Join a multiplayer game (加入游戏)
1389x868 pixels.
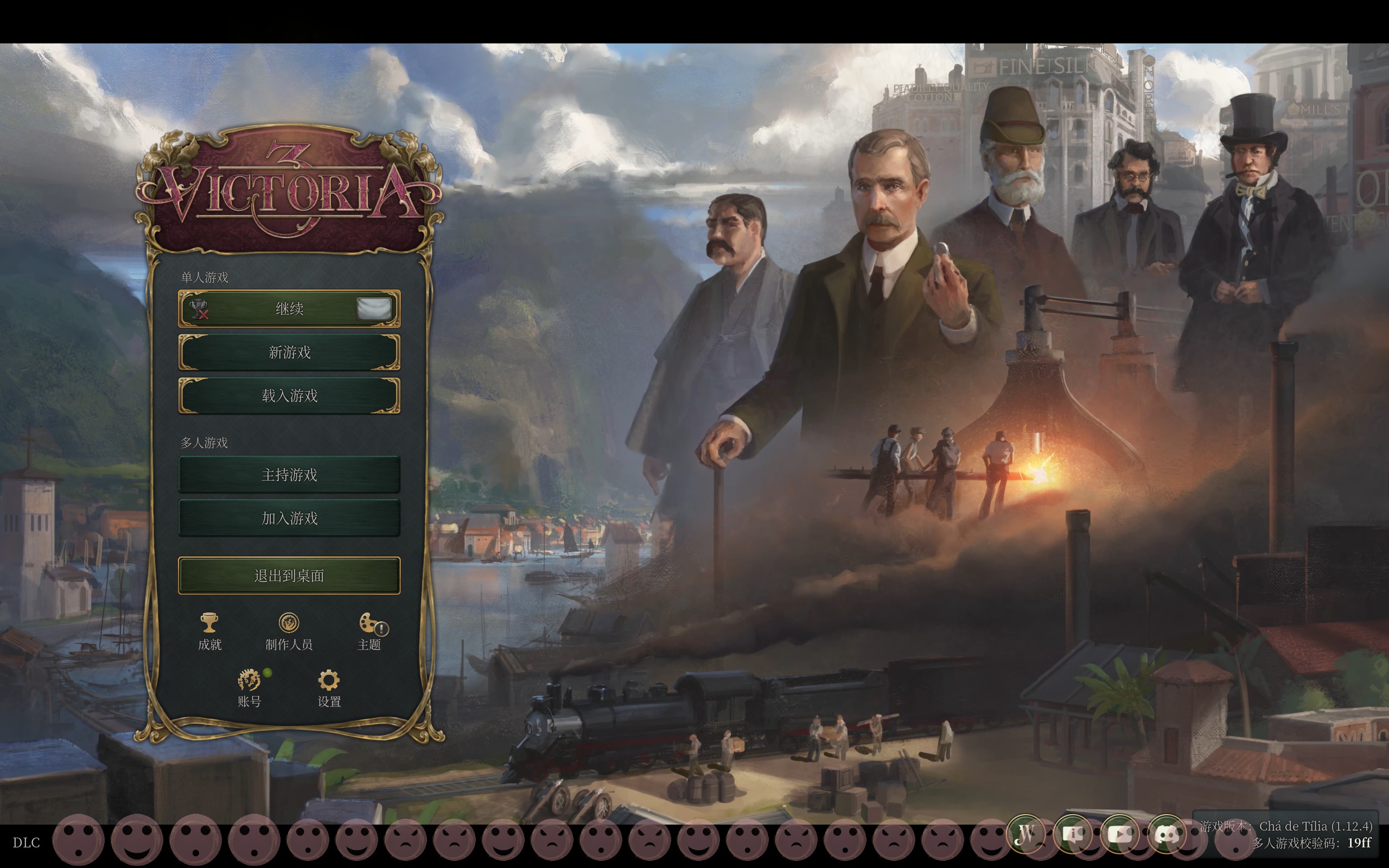pyautogui.click(x=289, y=519)
